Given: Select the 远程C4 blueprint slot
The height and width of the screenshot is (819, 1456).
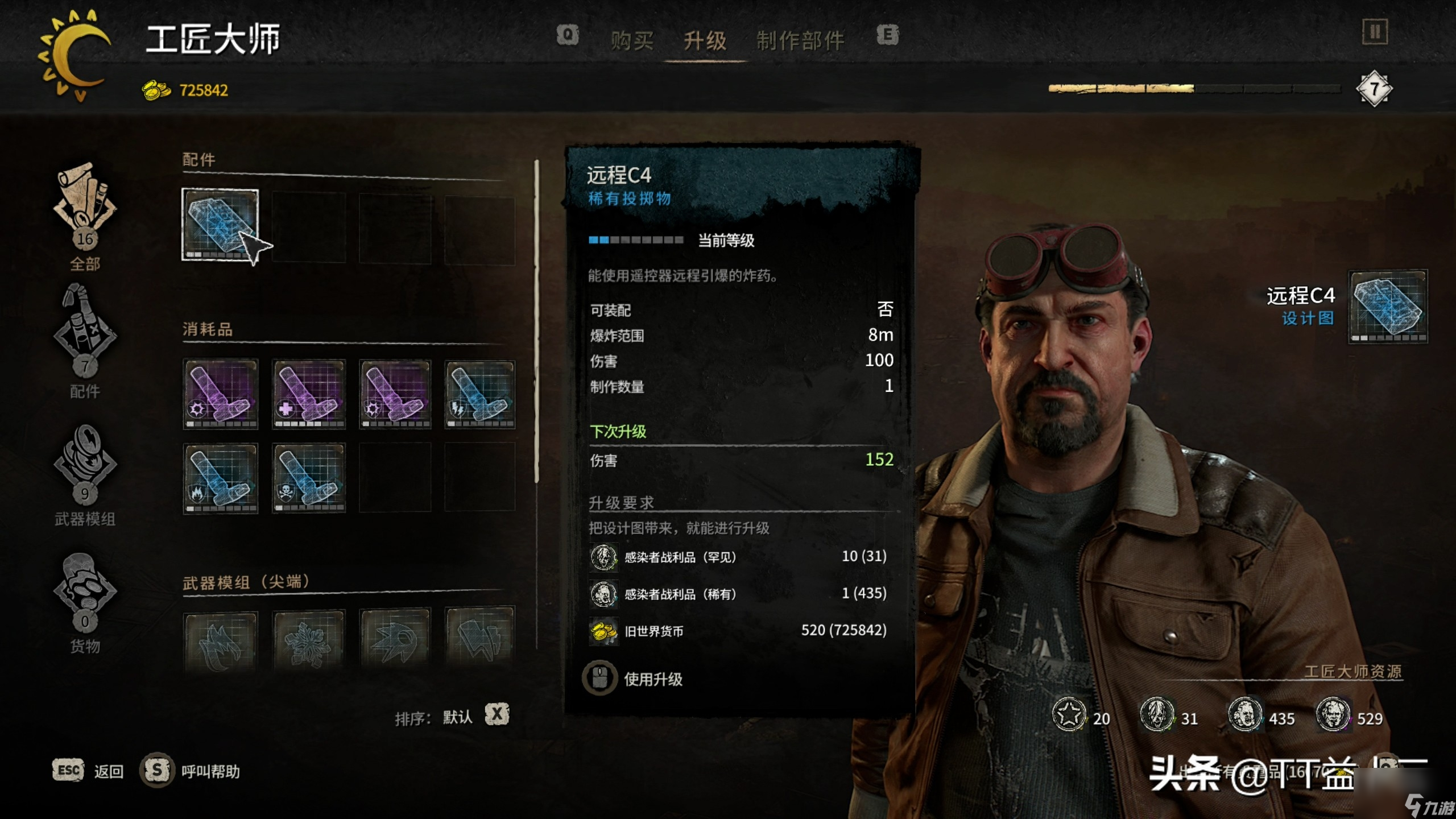Looking at the screenshot, I should (x=220, y=225).
